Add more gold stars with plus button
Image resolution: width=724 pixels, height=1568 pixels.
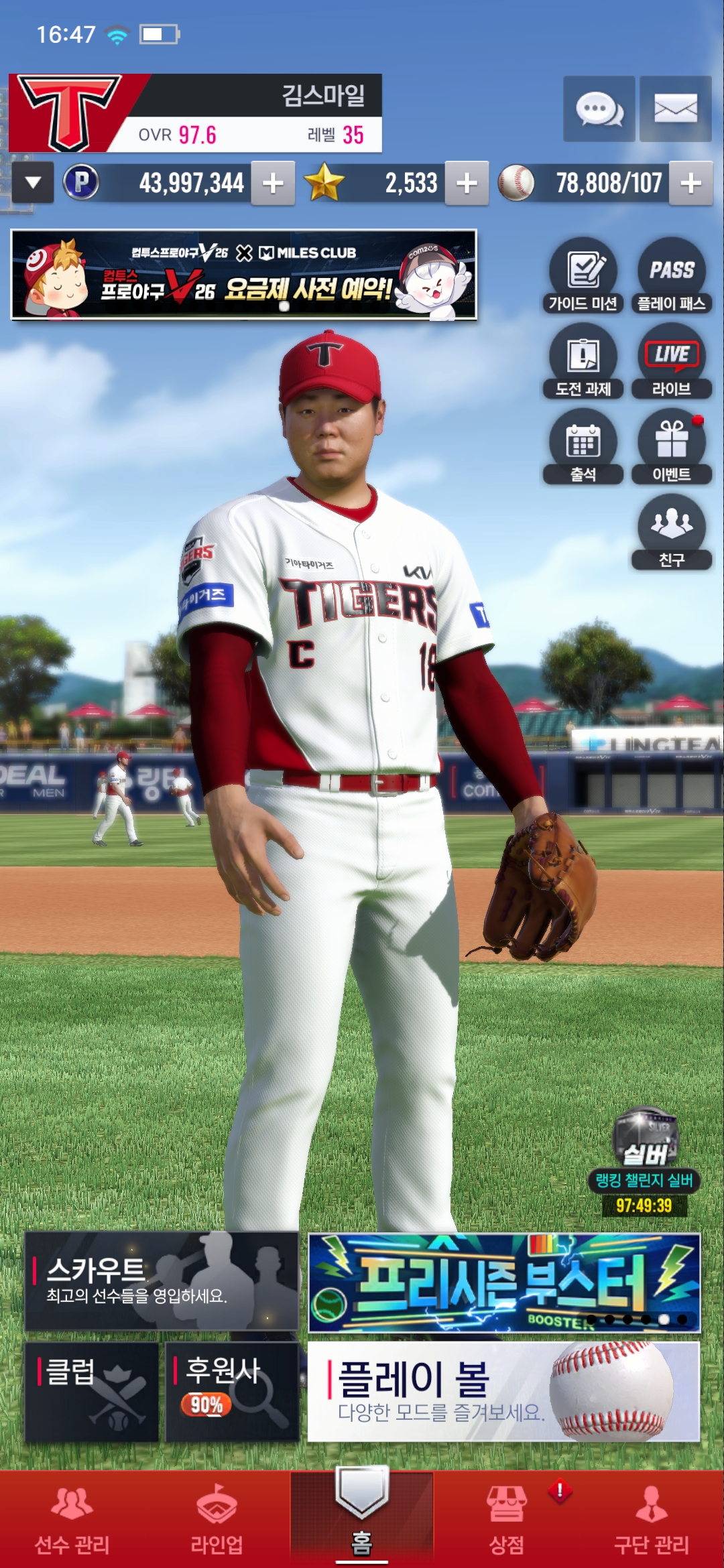click(467, 183)
